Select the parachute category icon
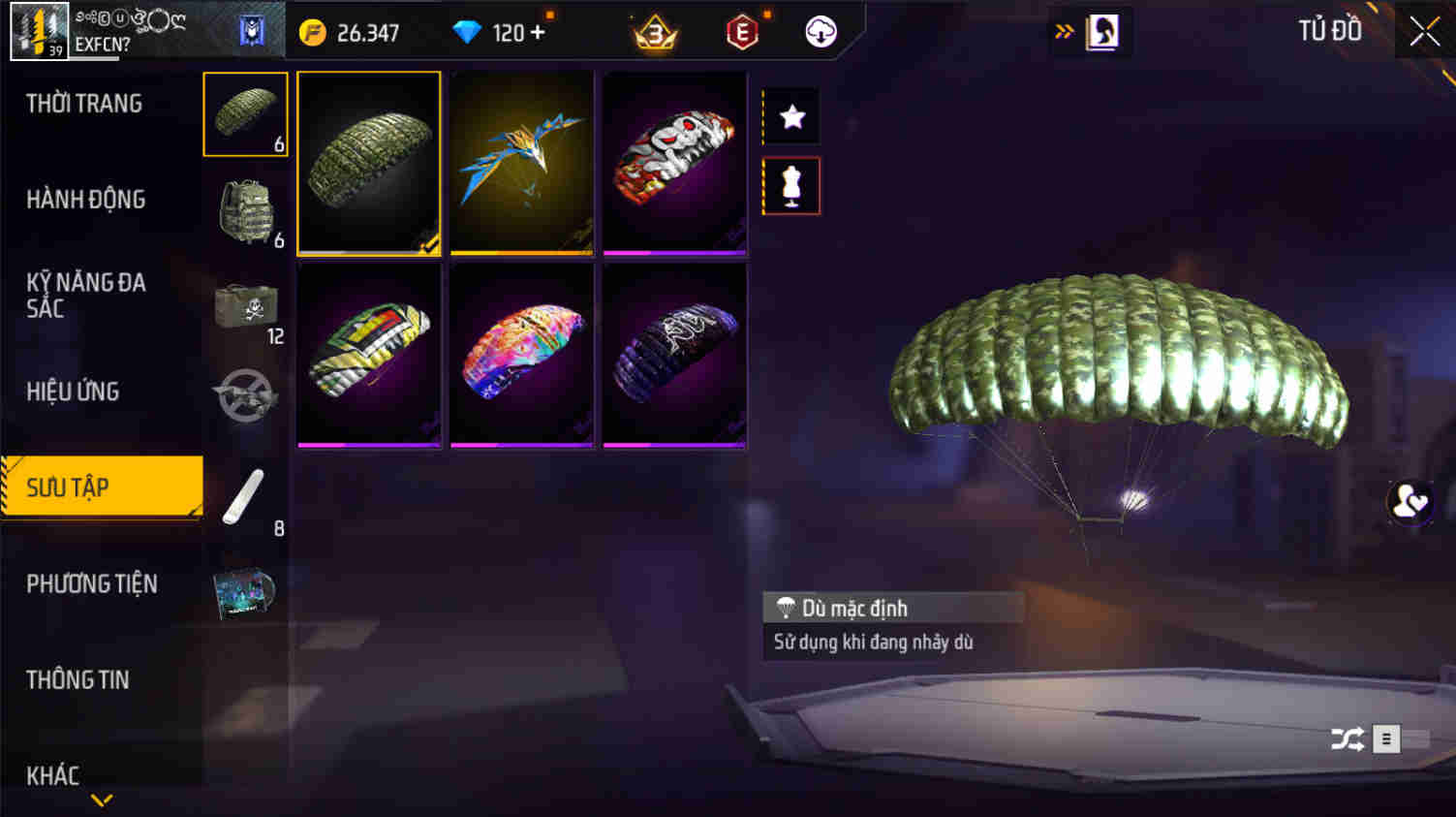This screenshot has width=1456, height=817. [245, 113]
